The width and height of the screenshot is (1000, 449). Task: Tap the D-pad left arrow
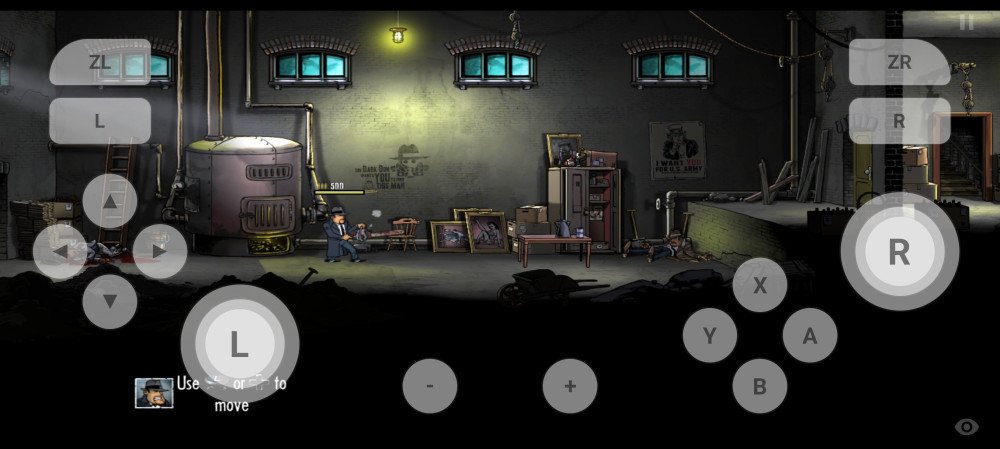60,251
